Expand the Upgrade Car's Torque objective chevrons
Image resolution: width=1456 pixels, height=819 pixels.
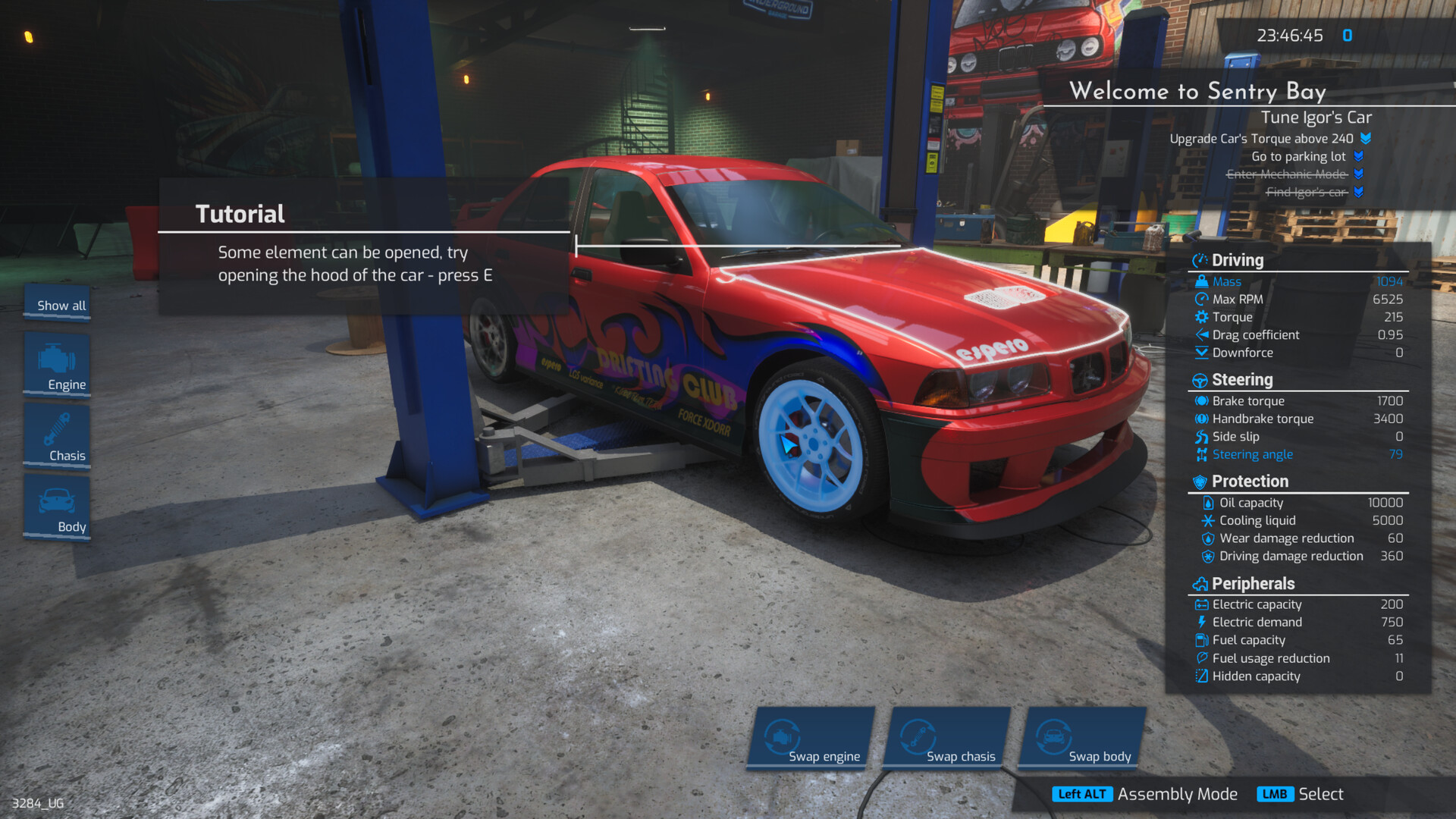(x=1365, y=139)
